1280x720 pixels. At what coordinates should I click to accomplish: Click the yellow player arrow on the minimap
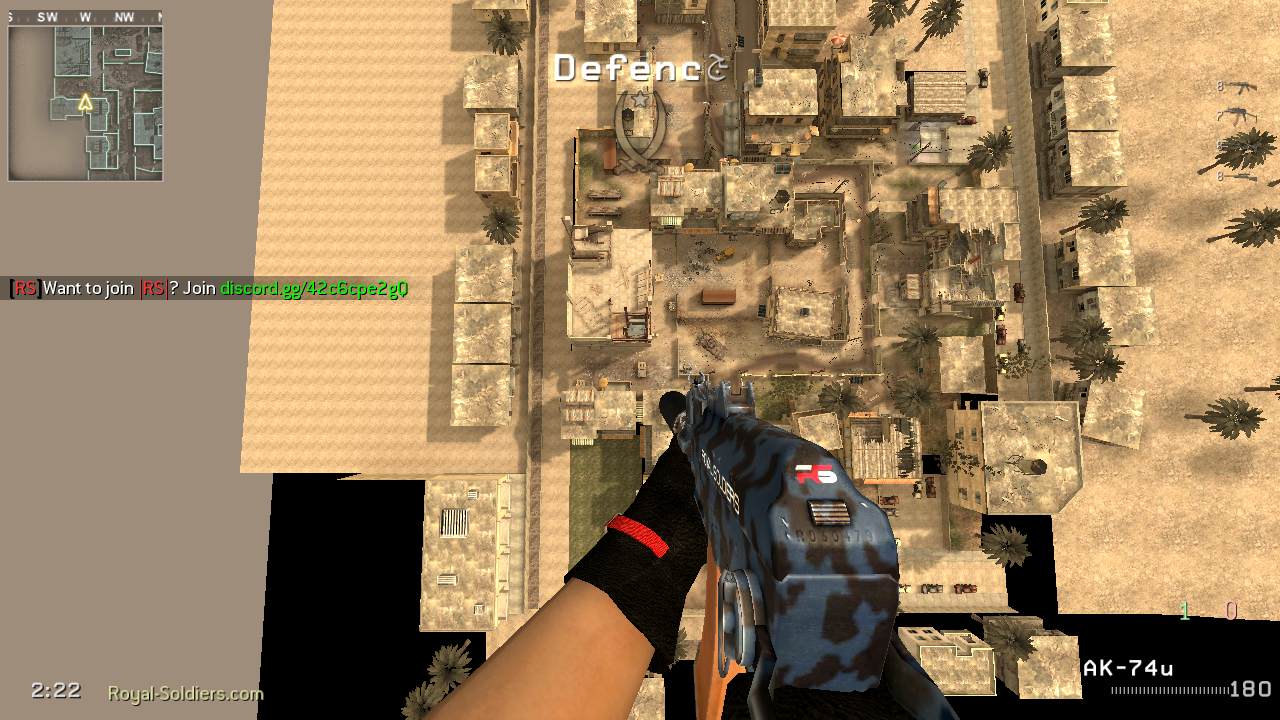(x=84, y=100)
